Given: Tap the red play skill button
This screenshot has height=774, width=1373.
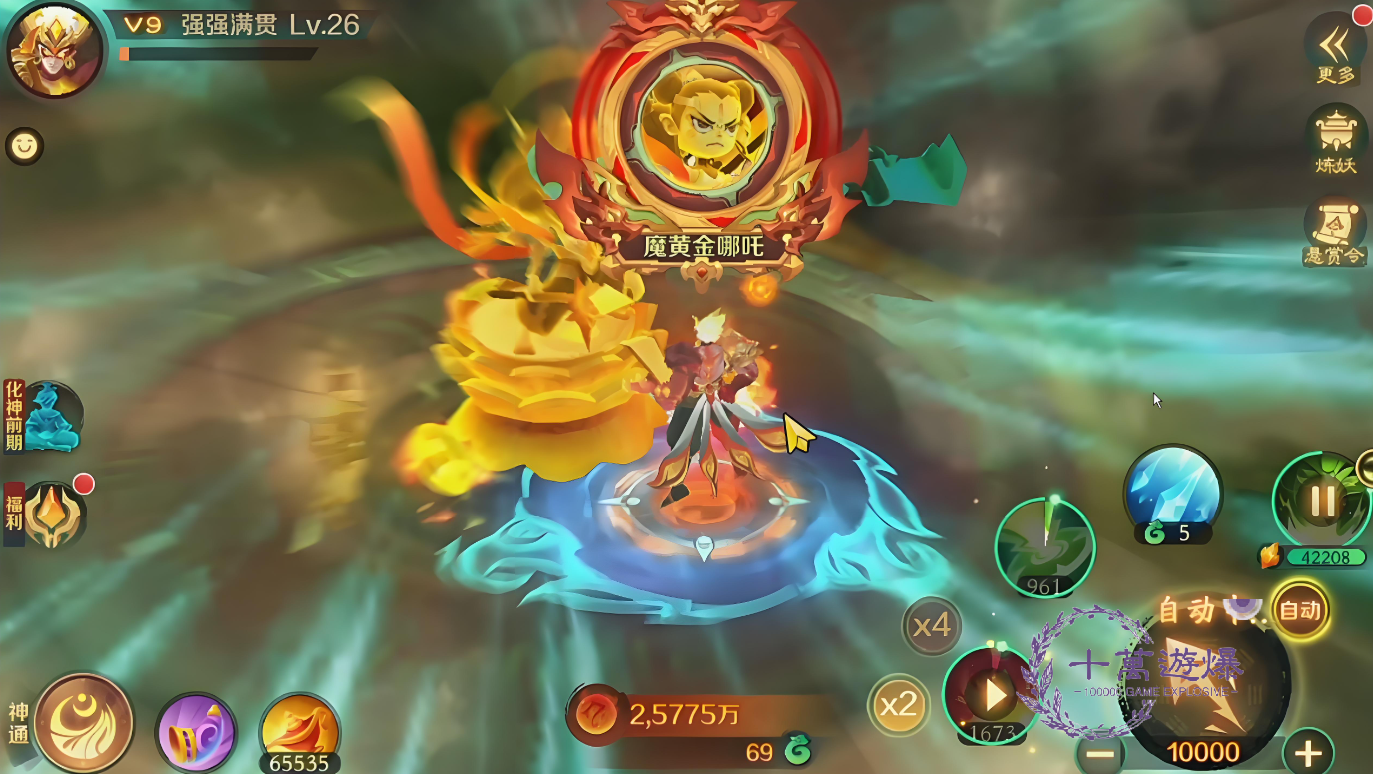Looking at the screenshot, I should (x=991, y=695).
